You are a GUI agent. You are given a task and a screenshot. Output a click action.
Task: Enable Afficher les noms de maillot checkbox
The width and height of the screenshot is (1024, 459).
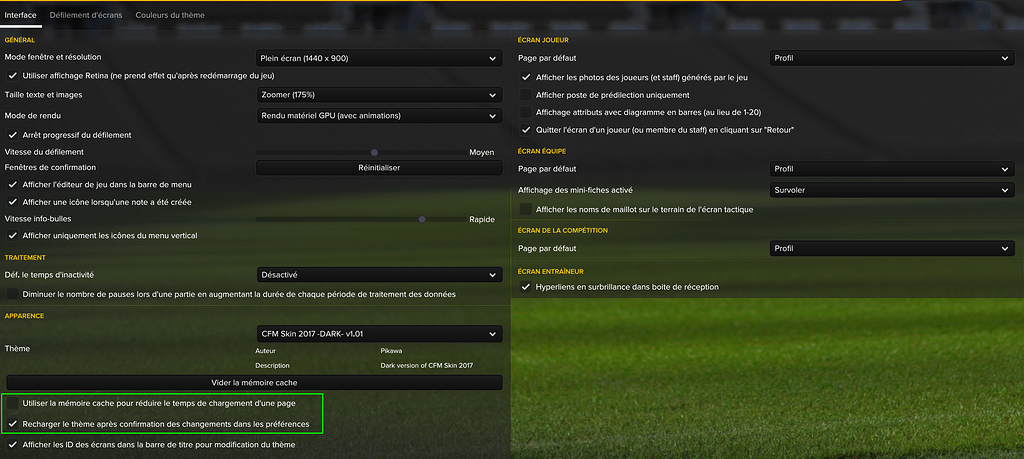527,209
